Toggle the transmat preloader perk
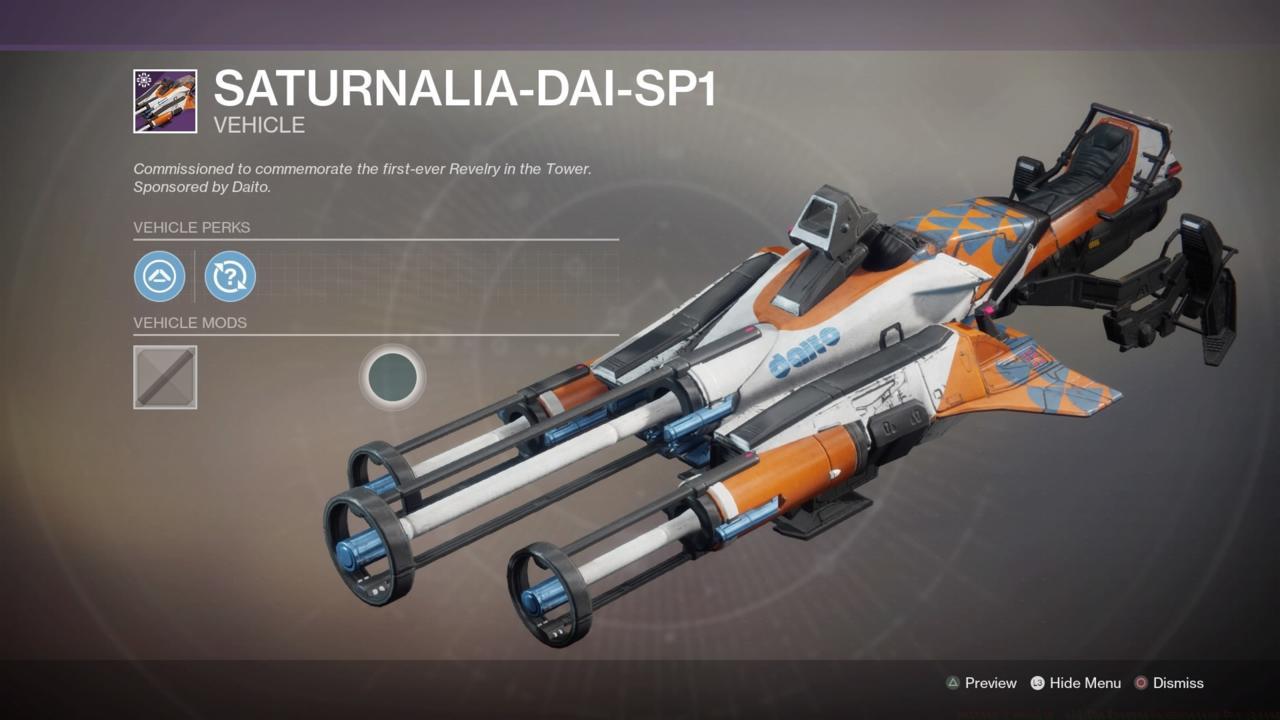 230,276
